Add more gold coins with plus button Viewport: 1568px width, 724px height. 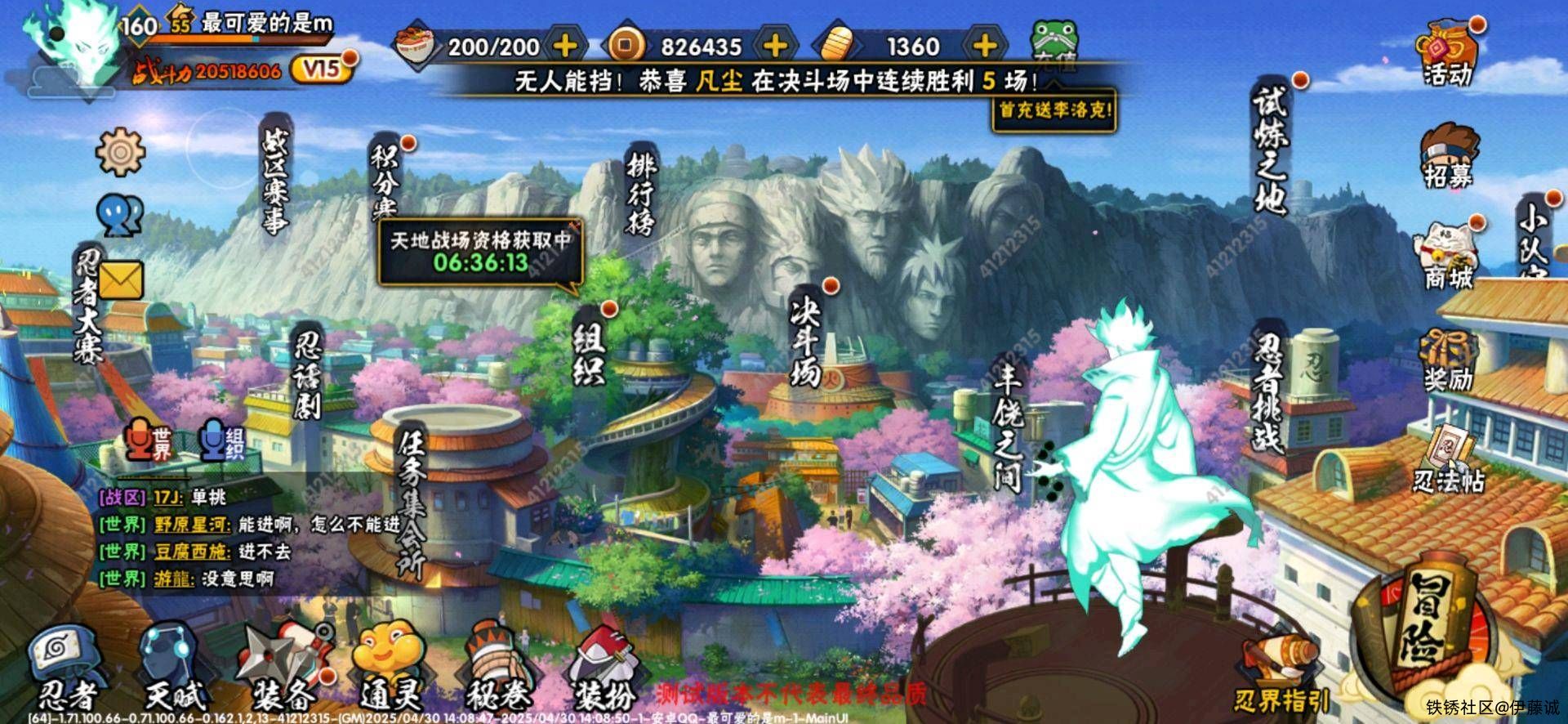[x=775, y=46]
